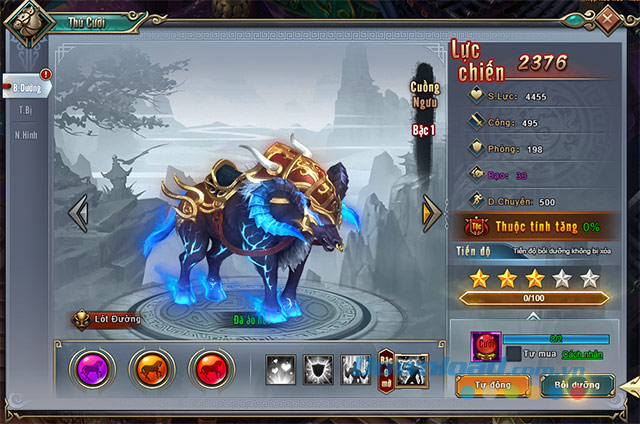
Task: Open the shield skill icon
Action: [x=318, y=369]
